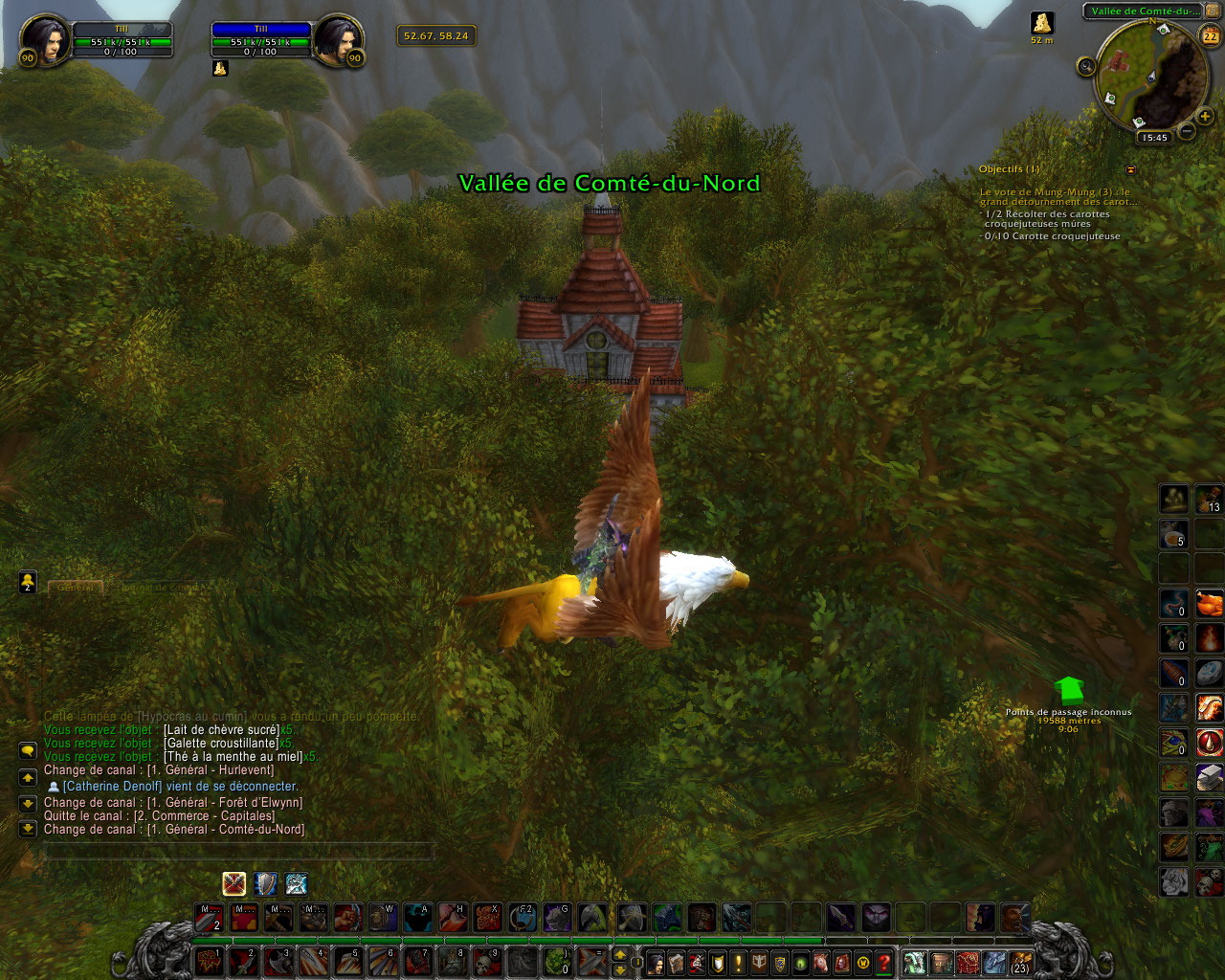Activate the skull ability in slot 9
This screenshot has height=980, width=1225.
488,961
